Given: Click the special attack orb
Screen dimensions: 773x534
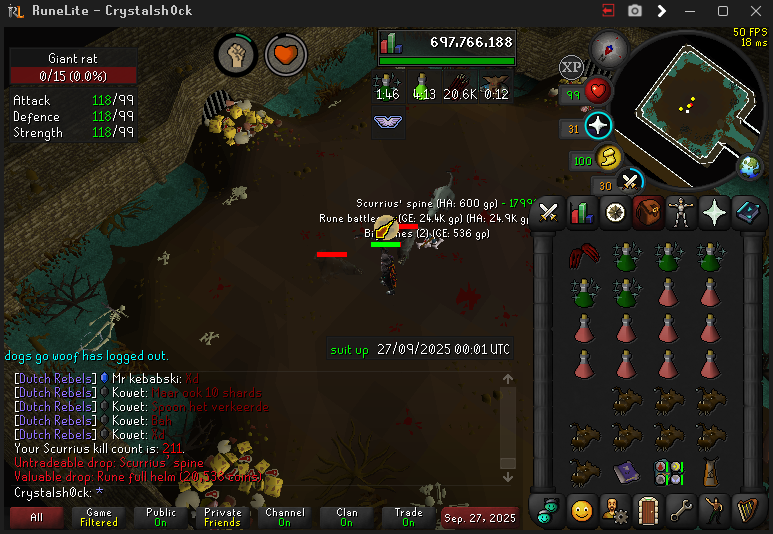Looking at the screenshot, I should point(630,182).
